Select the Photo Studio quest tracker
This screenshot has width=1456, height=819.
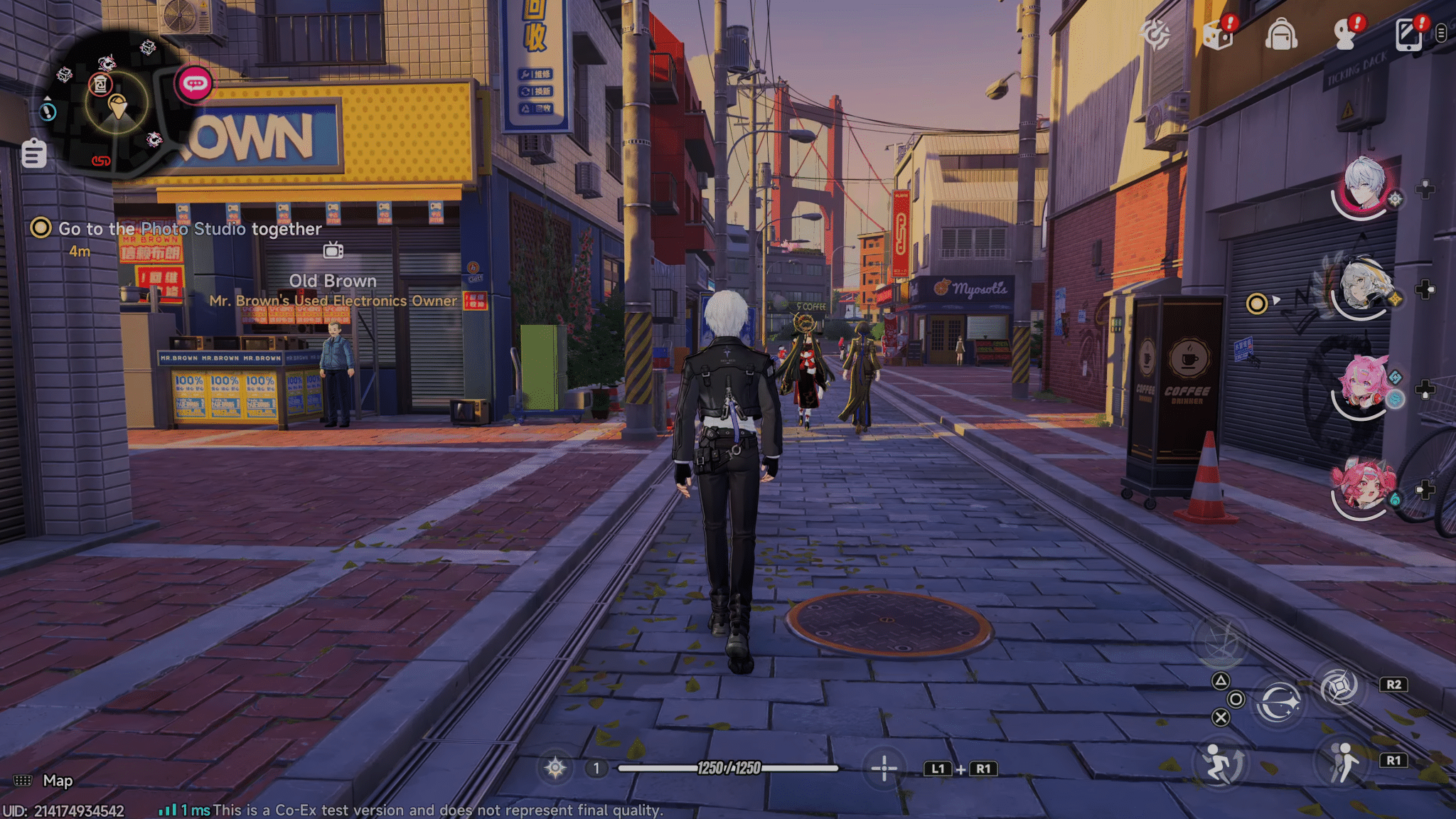(x=189, y=229)
